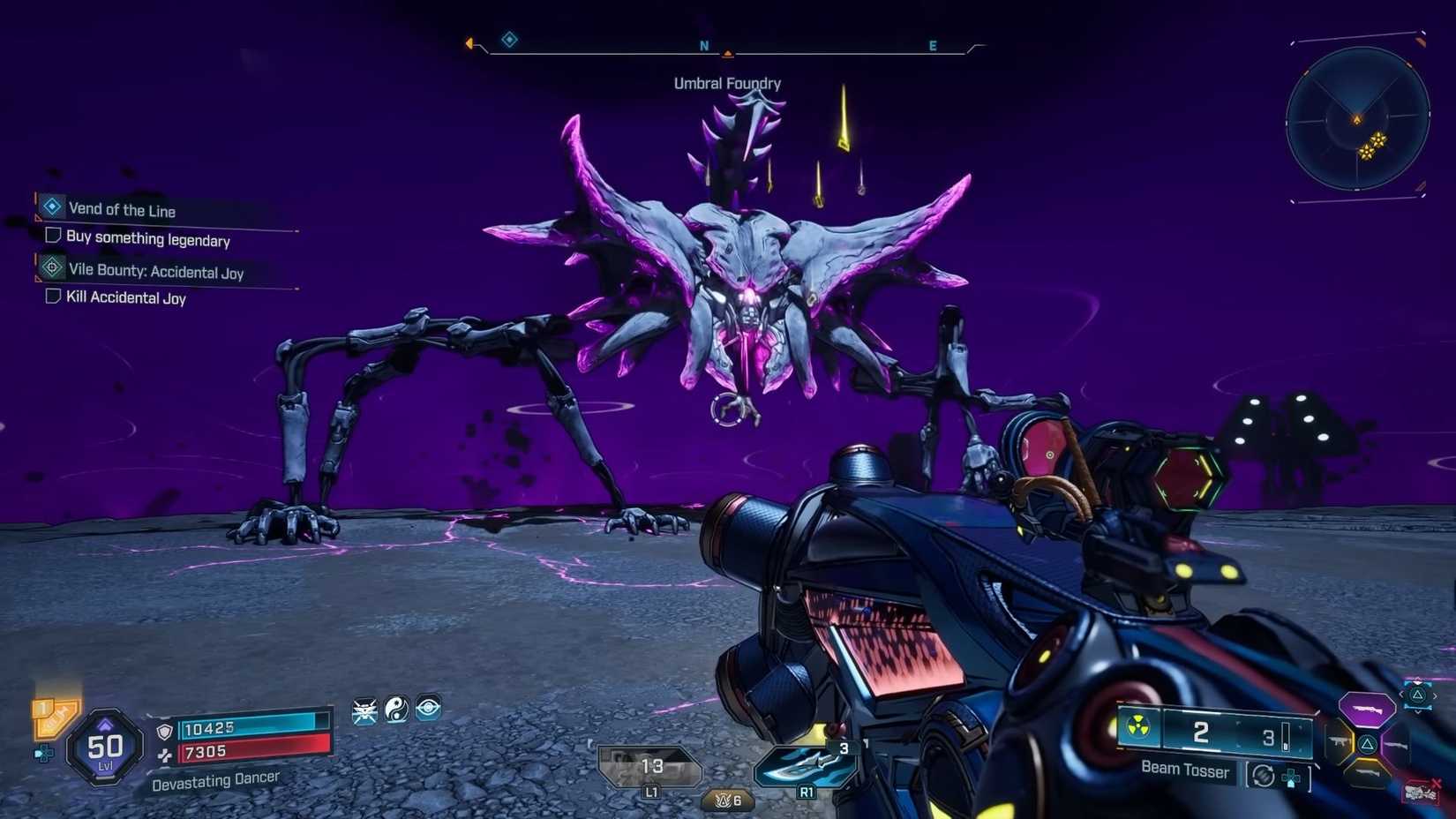Image resolution: width=1456 pixels, height=819 pixels.
Task: Select the Vend of the Line quest entry
Action: pos(123,210)
